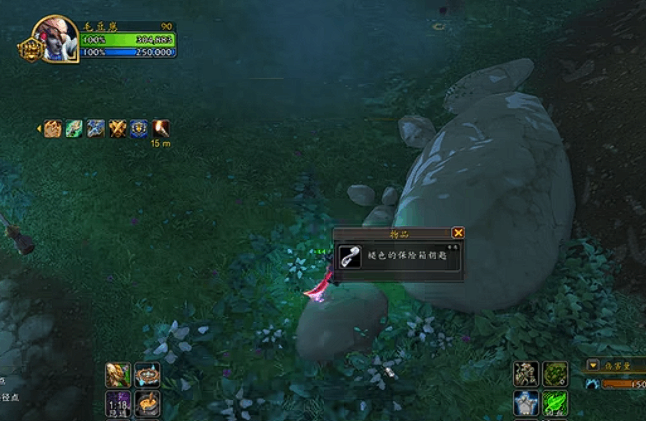This screenshot has height=421, width=646.
Task: Click the blue shield buff icon
Action: pos(139,128)
